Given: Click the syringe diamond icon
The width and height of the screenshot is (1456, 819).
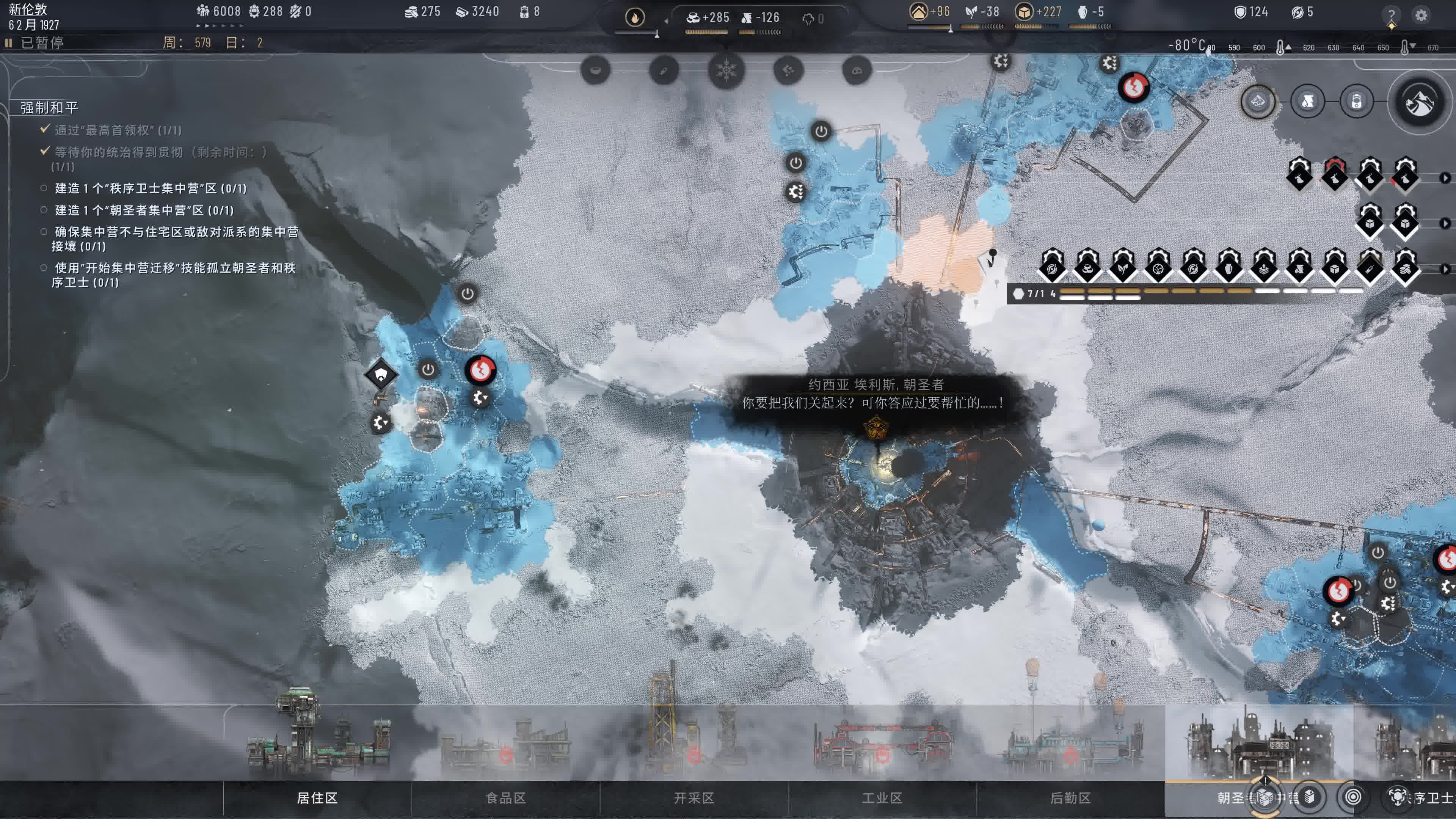Looking at the screenshot, I should click(x=1370, y=268).
